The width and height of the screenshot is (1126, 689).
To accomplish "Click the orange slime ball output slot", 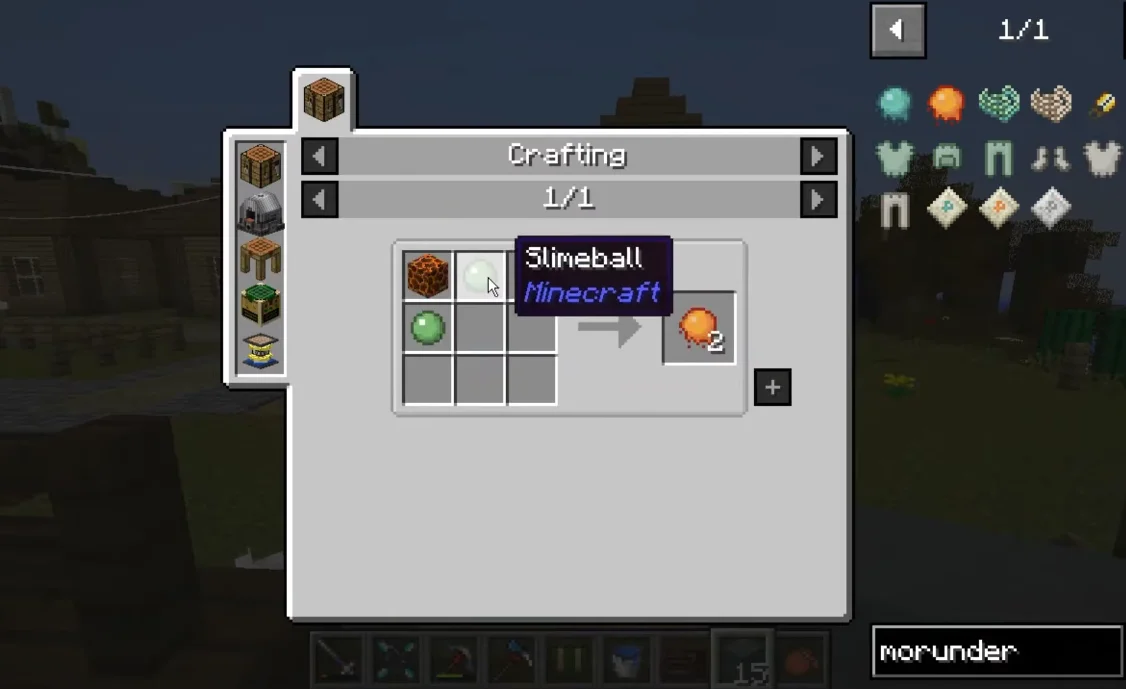I will pyautogui.click(x=699, y=328).
